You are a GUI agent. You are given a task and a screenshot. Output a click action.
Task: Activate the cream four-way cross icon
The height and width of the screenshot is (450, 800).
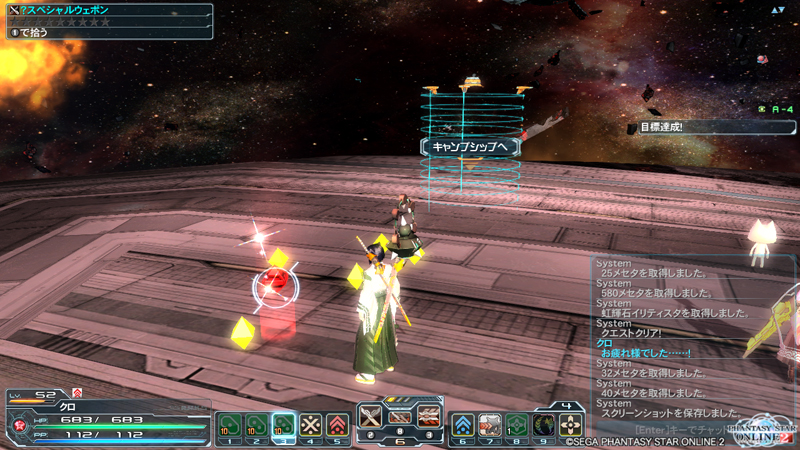click(x=571, y=424)
